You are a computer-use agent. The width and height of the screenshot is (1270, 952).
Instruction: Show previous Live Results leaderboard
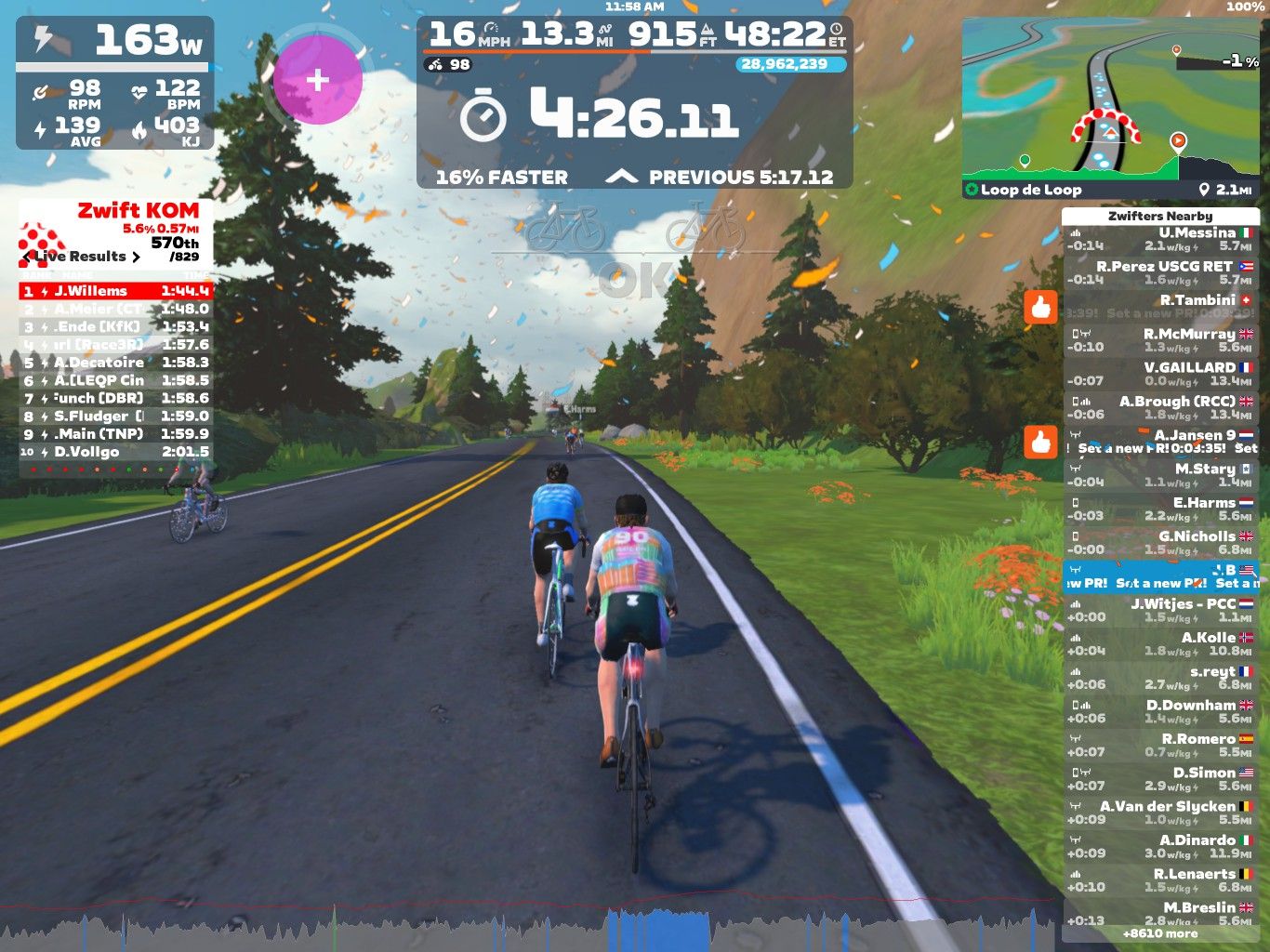click(28, 257)
